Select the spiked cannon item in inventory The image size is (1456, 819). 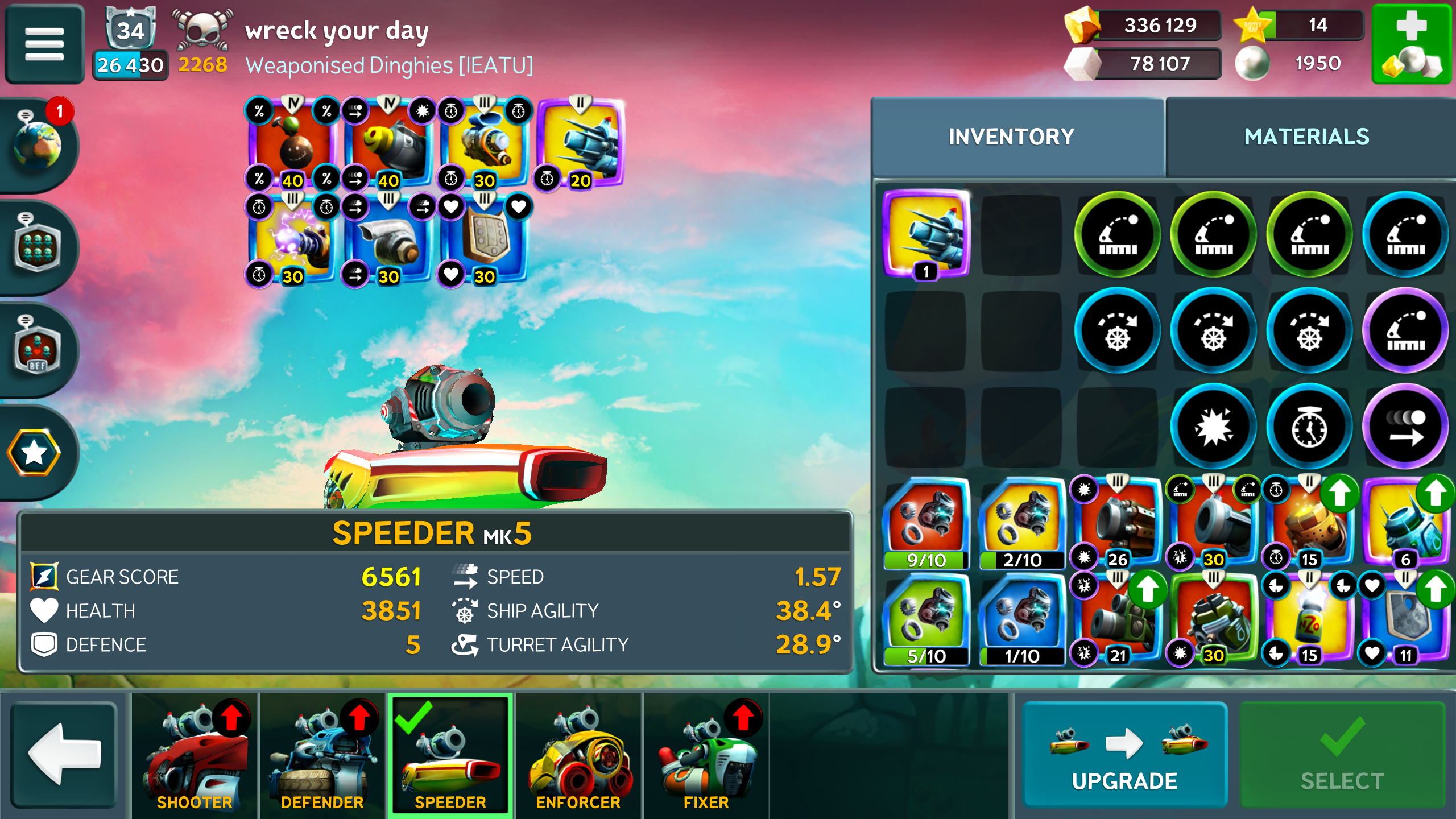tap(926, 233)
